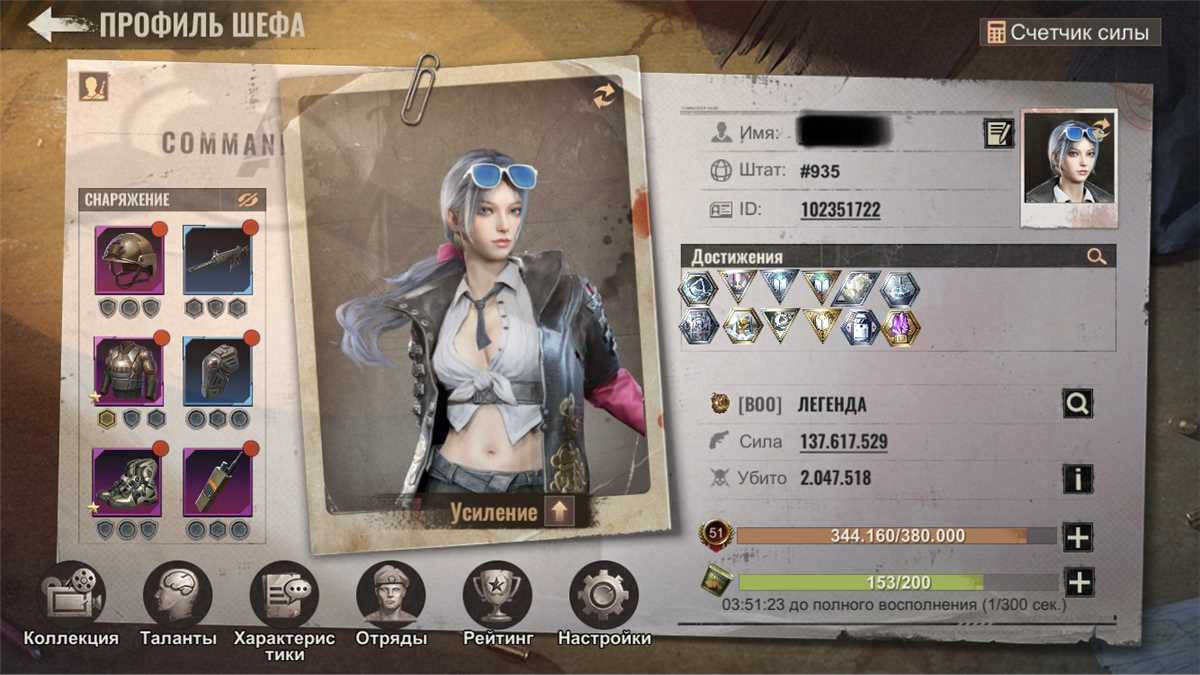Show kill details with the info button
The width and height of the screenshot is (1200, 675).
pyautogui.click(x=1077, y=478)
